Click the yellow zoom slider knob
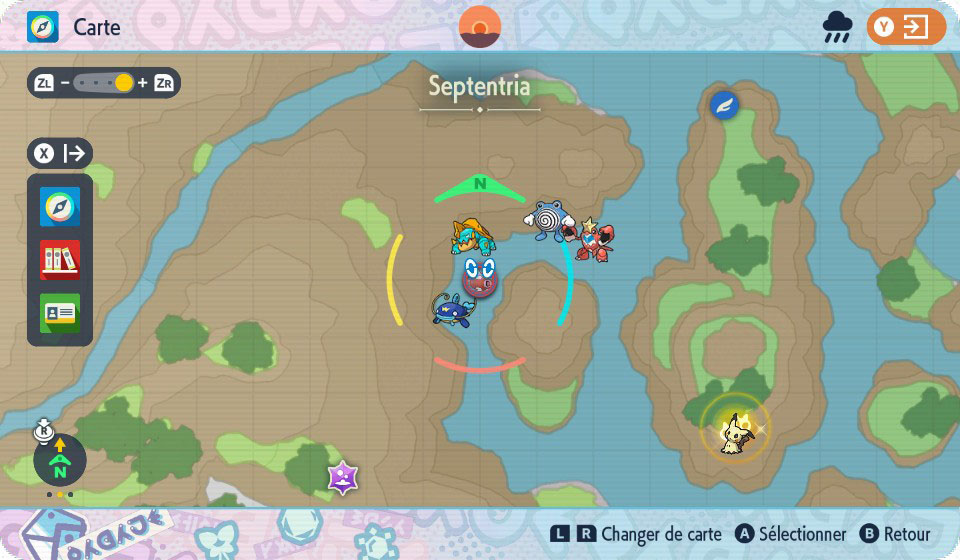The image size is (960, 560). pyautogui.click(x=124, y=83)
